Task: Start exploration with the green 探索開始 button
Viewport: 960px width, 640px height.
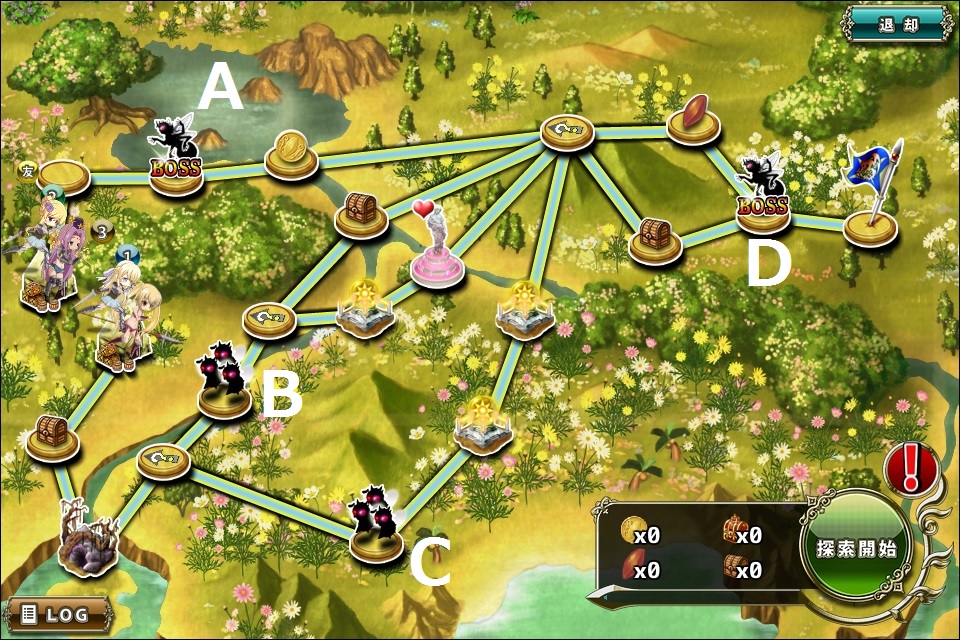Action: [855, 548]
